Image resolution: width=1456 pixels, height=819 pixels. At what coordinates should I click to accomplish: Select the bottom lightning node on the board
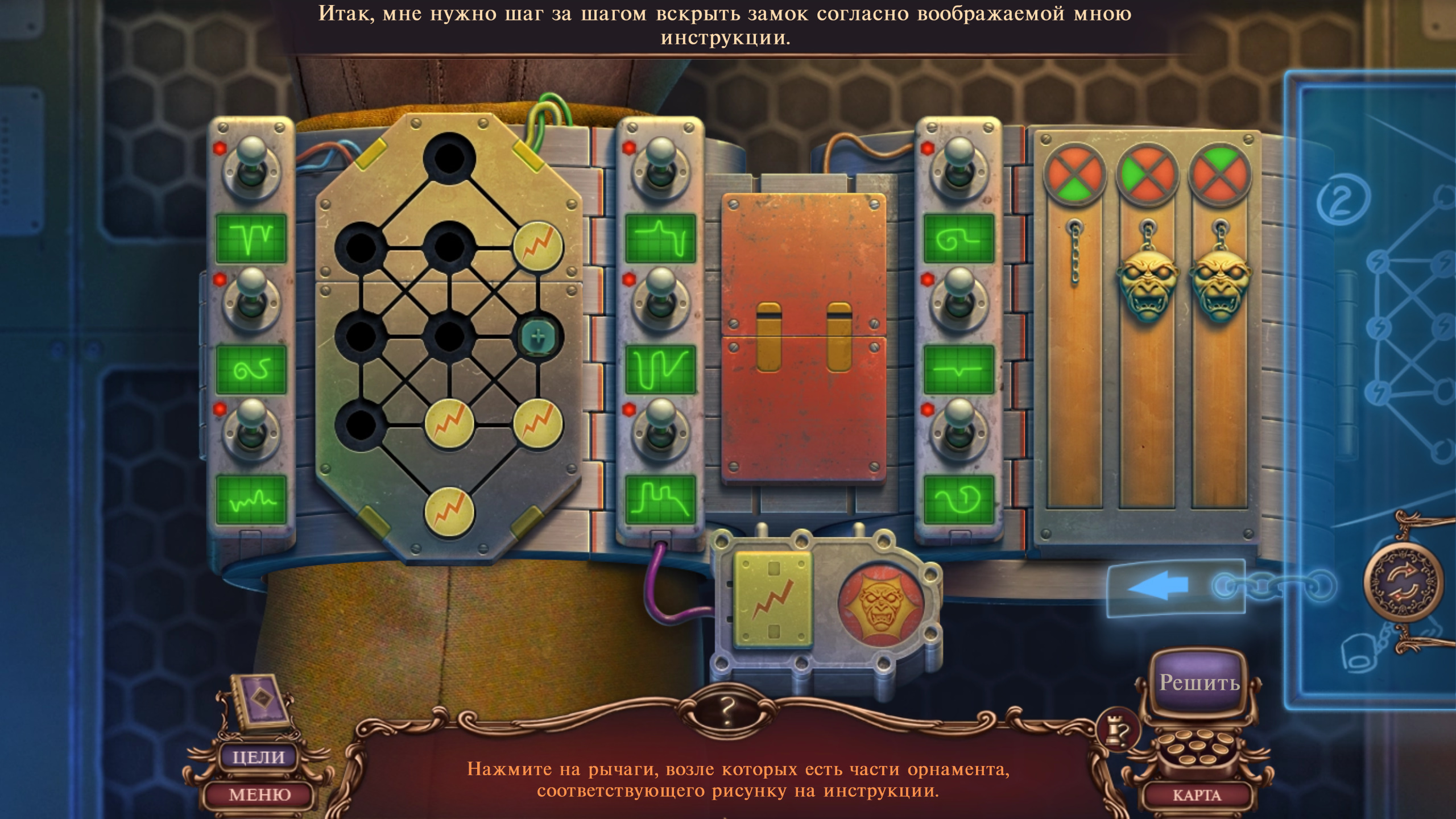pyautogui.click(x=449, y=512)
